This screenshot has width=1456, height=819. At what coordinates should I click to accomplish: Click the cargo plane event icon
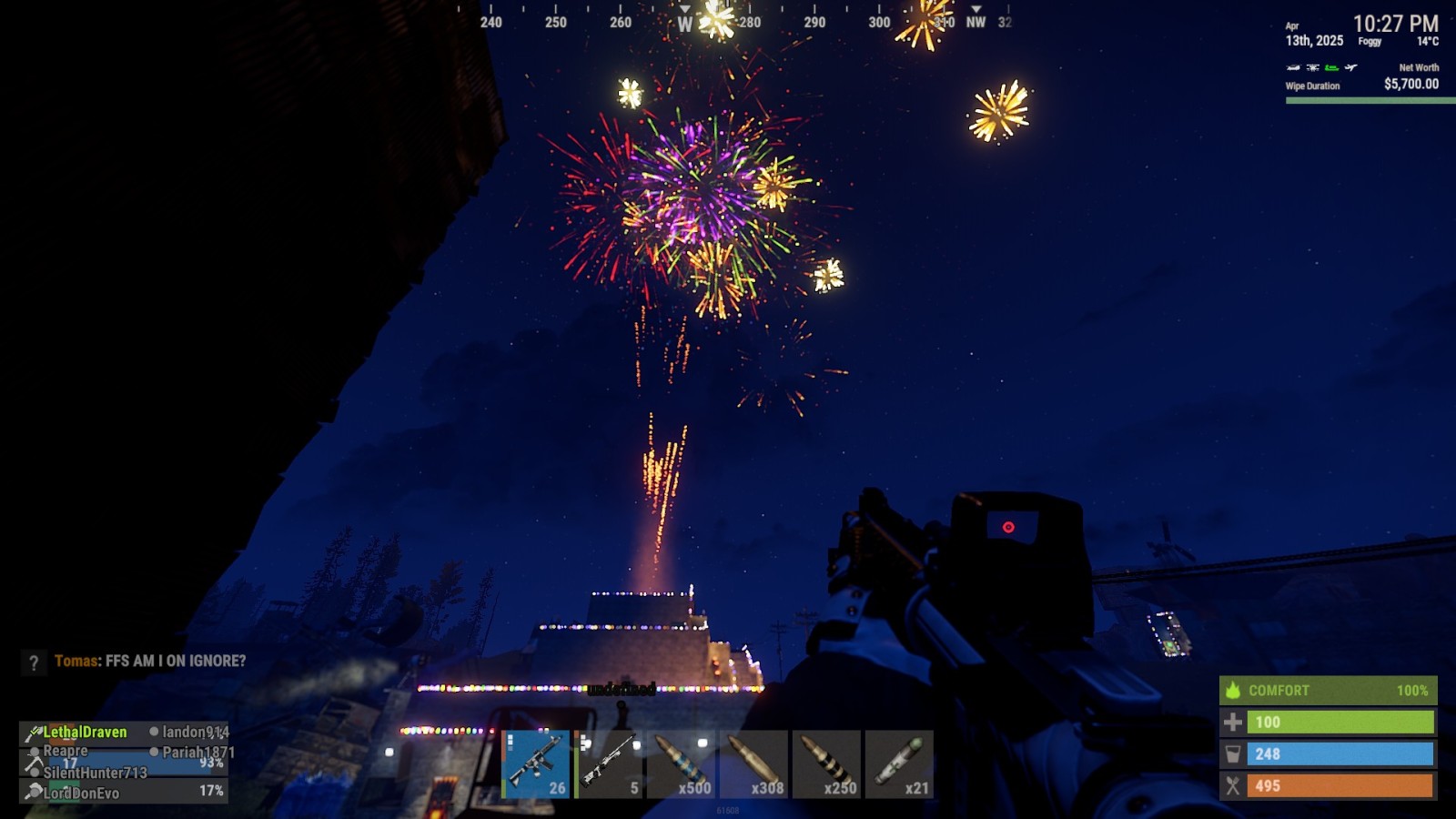tap(1351, 67)
